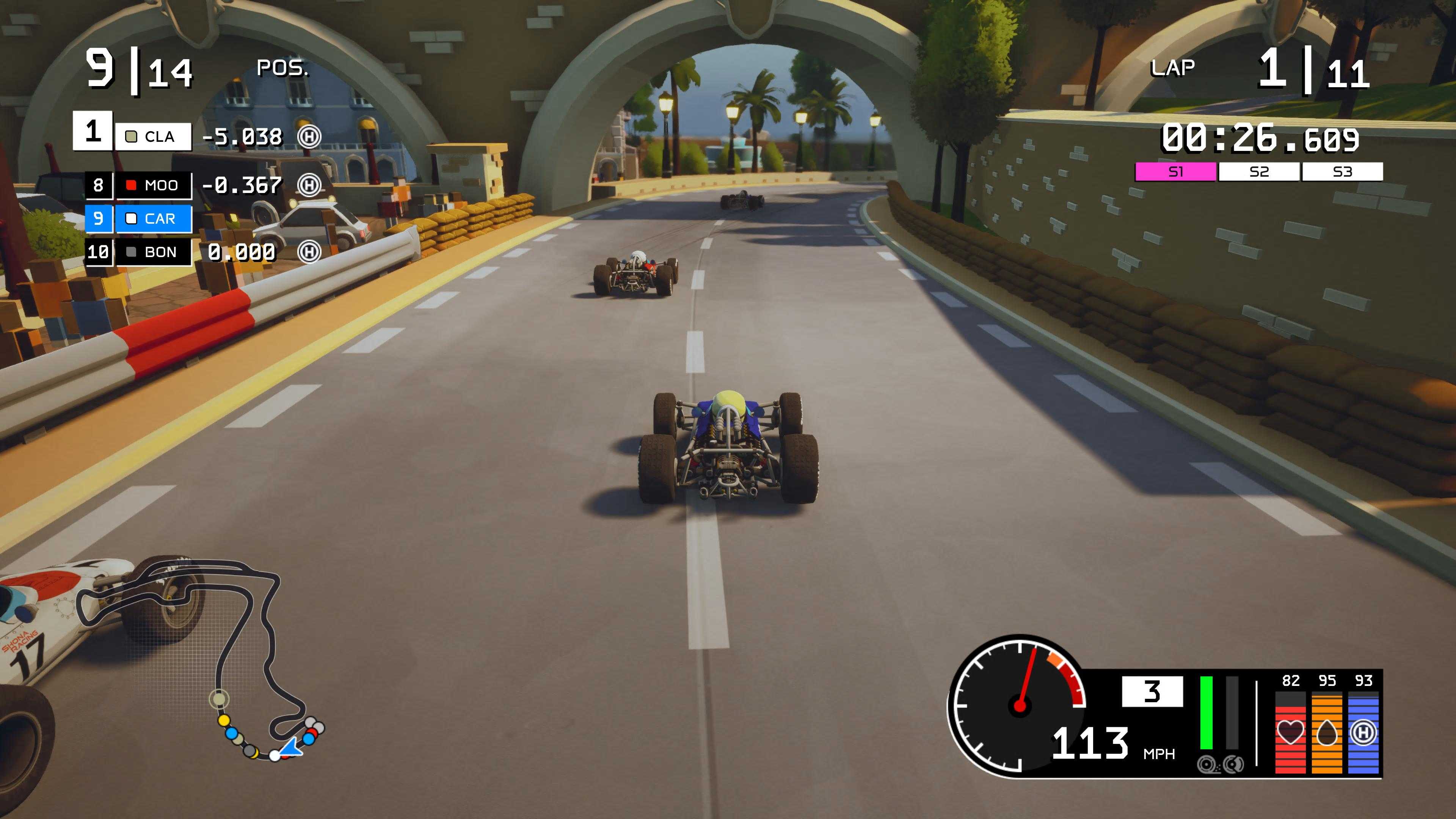Click the blue tyre compound icon
The image size is (1456, 819).
[x=1363, y=733]
